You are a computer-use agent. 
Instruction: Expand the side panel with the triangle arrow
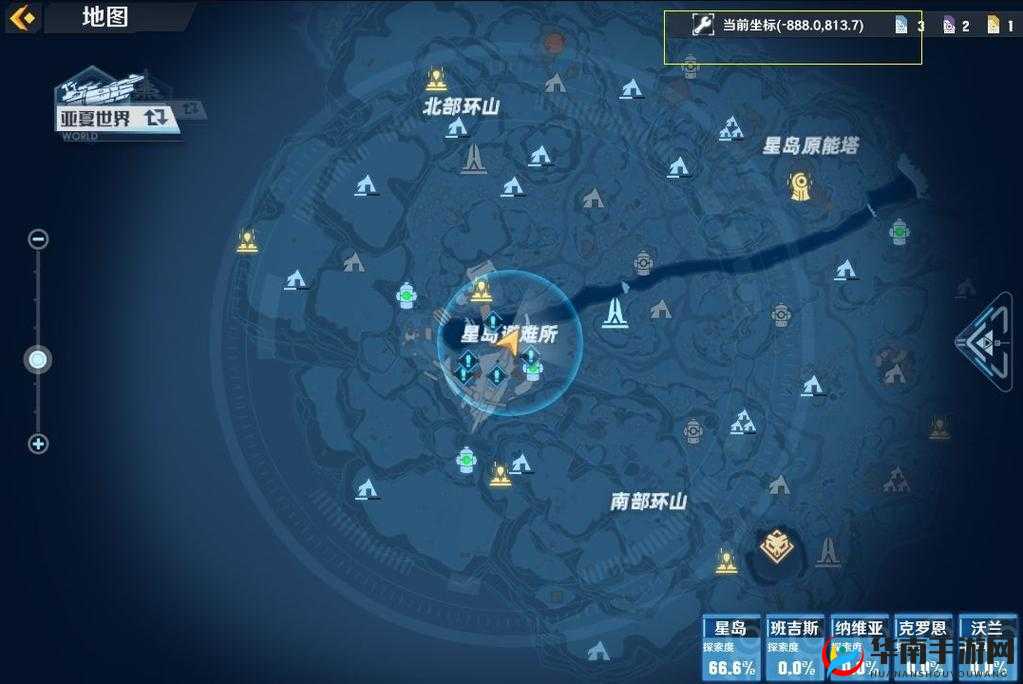989,340
